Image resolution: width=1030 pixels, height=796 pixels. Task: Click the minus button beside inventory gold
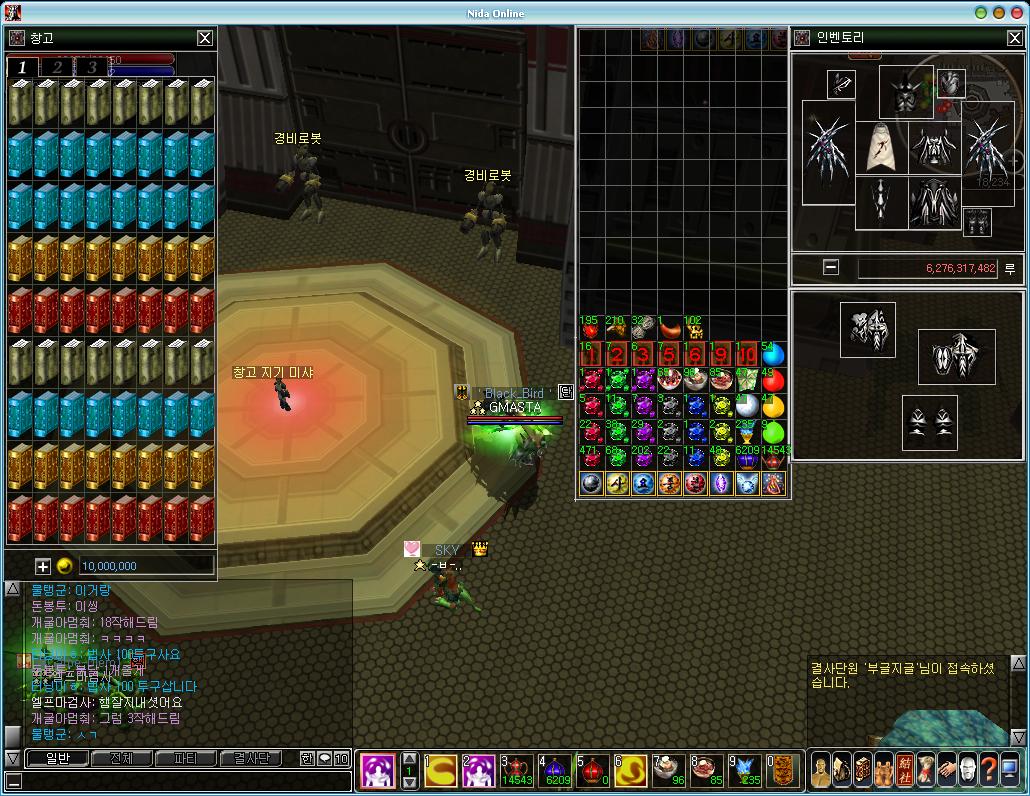tap(831, 268)
